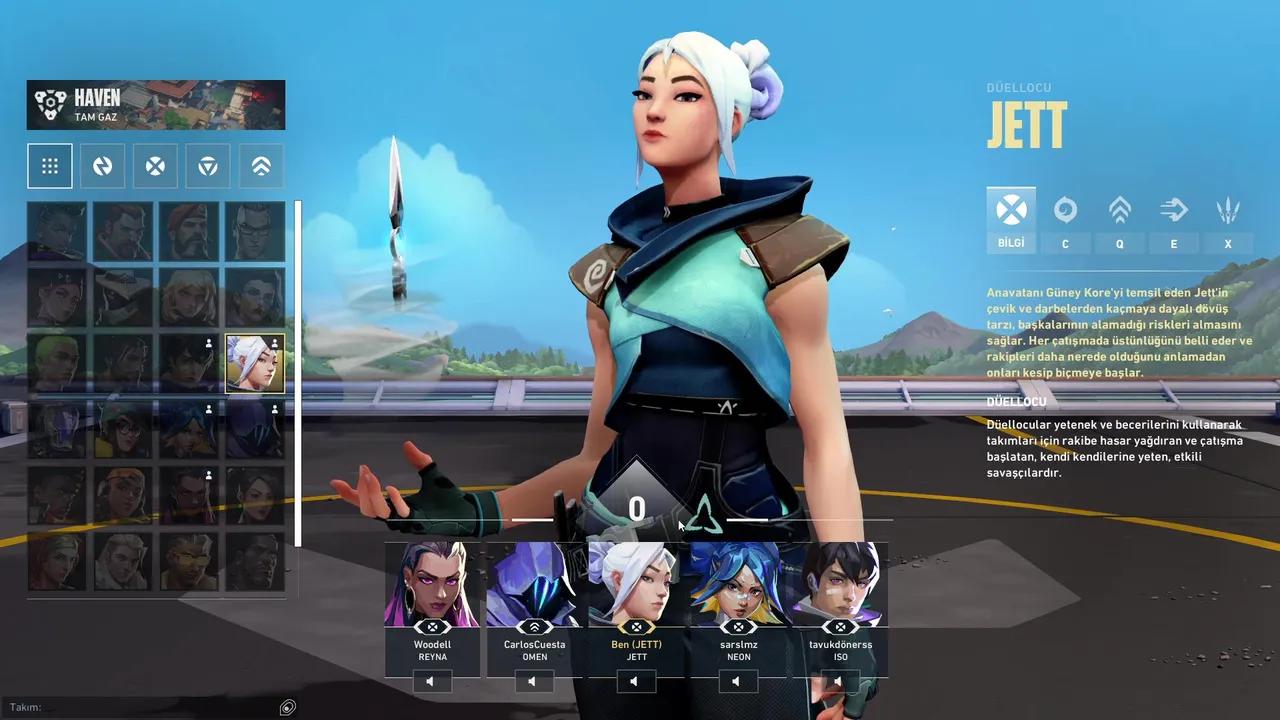Select Jett's highlighted portrait in agent grid

point(255,363)
